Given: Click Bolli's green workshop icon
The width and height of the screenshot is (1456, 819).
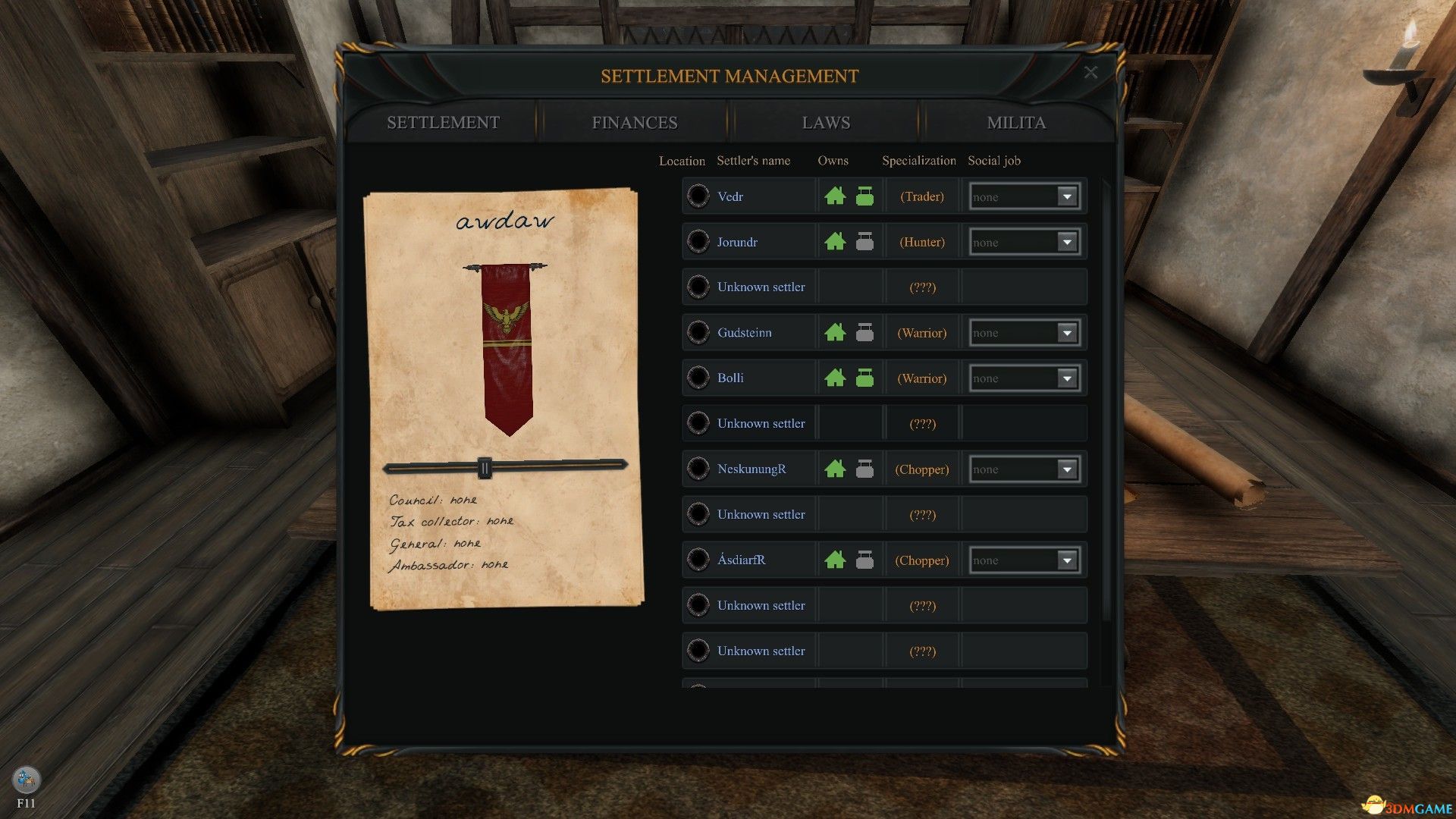Looking at the screenshot, I should [864, 378].
